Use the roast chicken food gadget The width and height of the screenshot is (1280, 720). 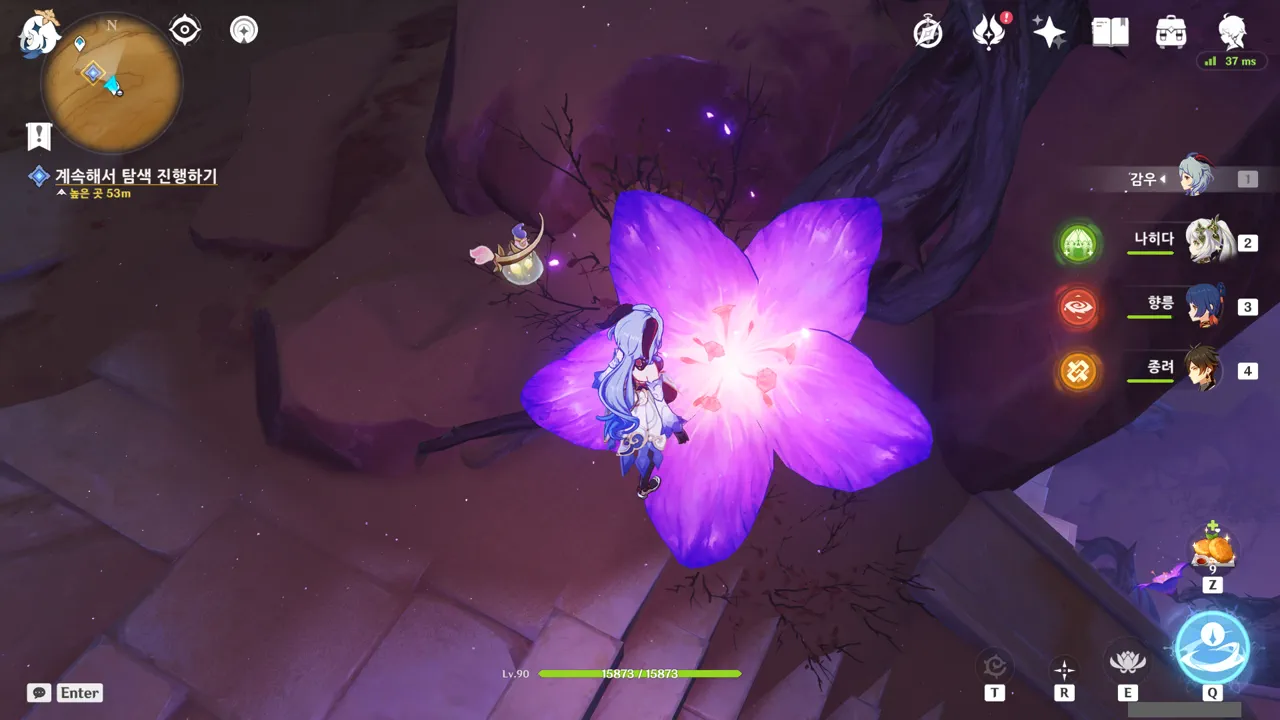(x=1212, y=550)
